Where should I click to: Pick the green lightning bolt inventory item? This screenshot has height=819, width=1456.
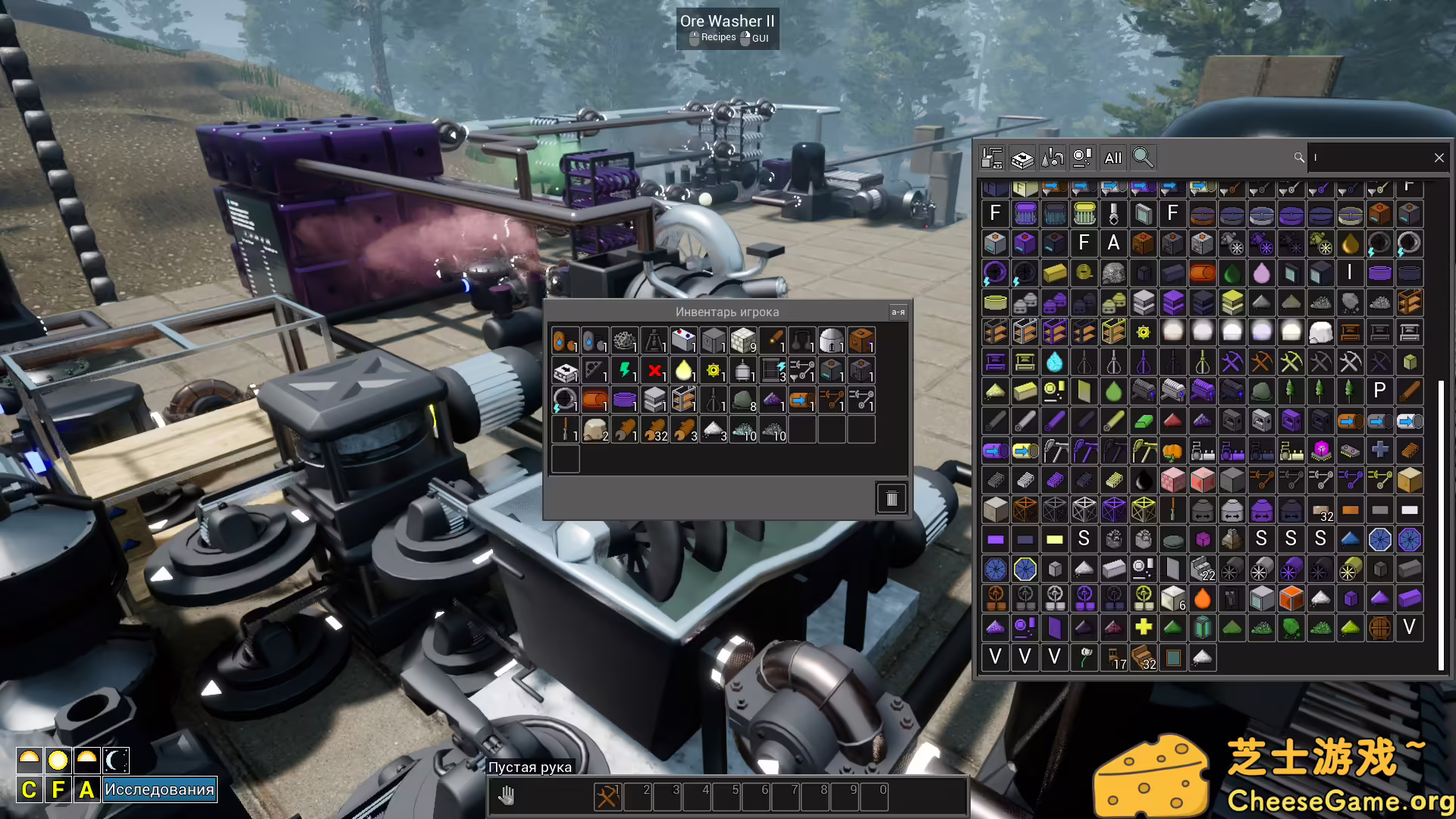click(625, 371)
